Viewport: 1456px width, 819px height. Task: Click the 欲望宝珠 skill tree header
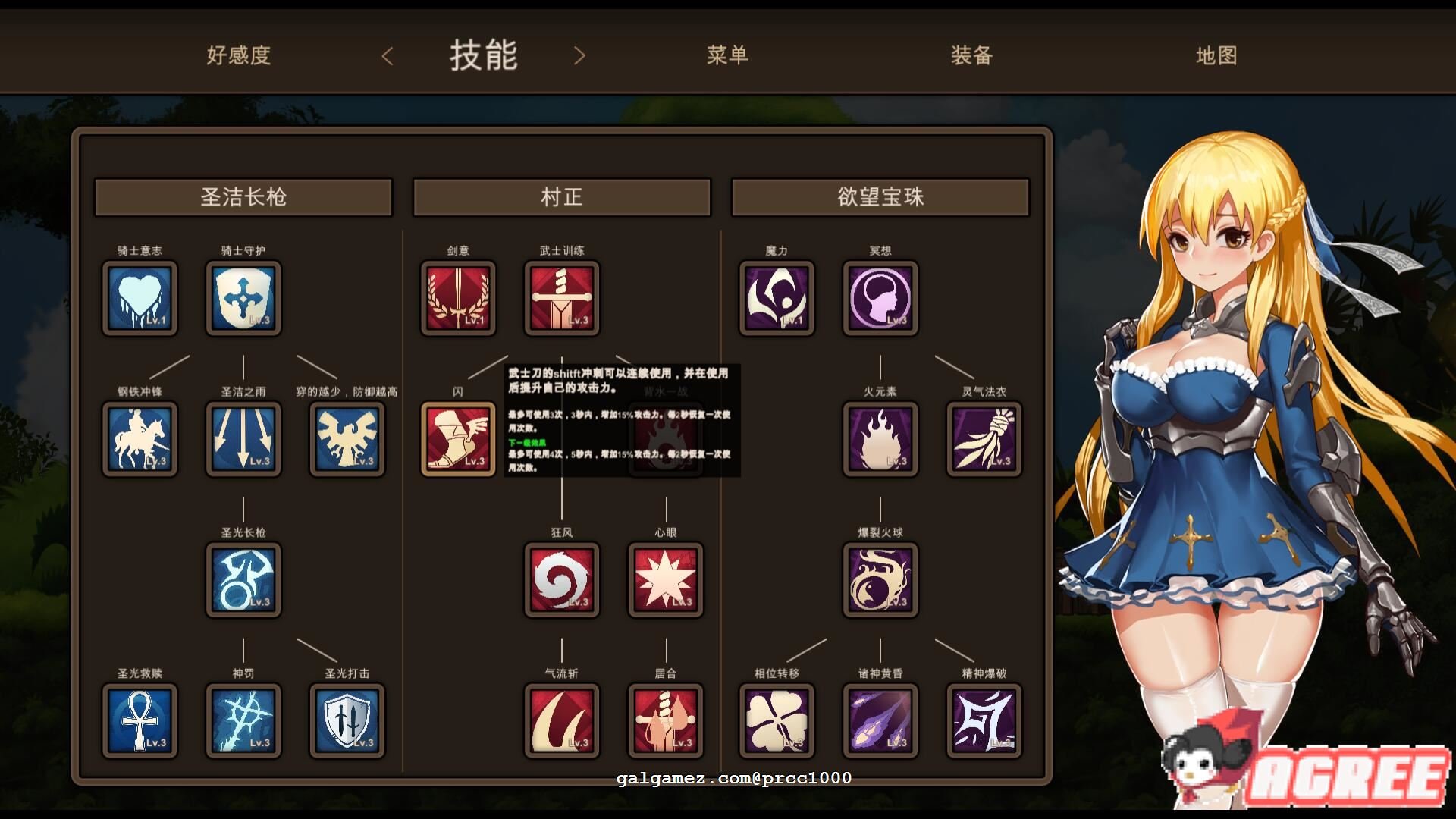880,196
